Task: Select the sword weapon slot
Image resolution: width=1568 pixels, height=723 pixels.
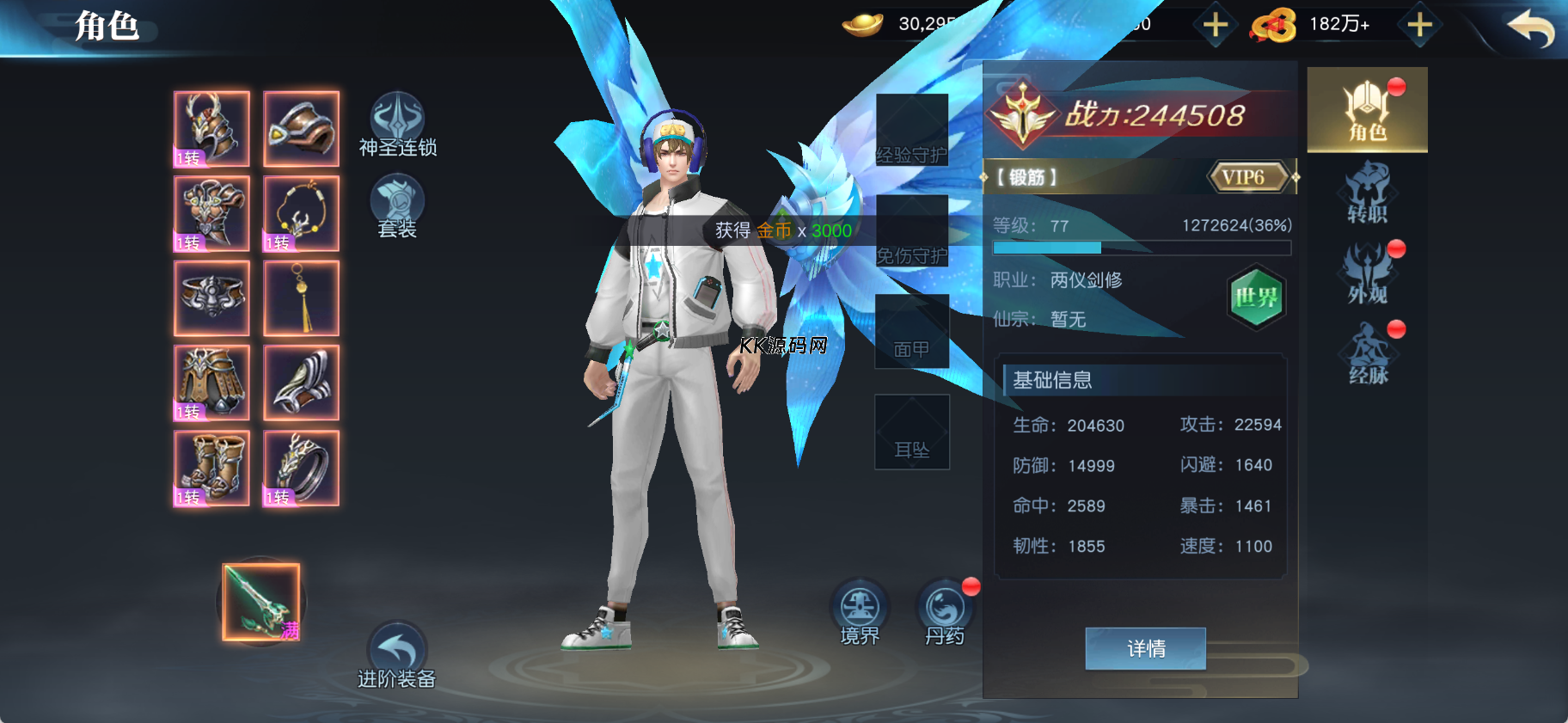Action: click(261, 603)
